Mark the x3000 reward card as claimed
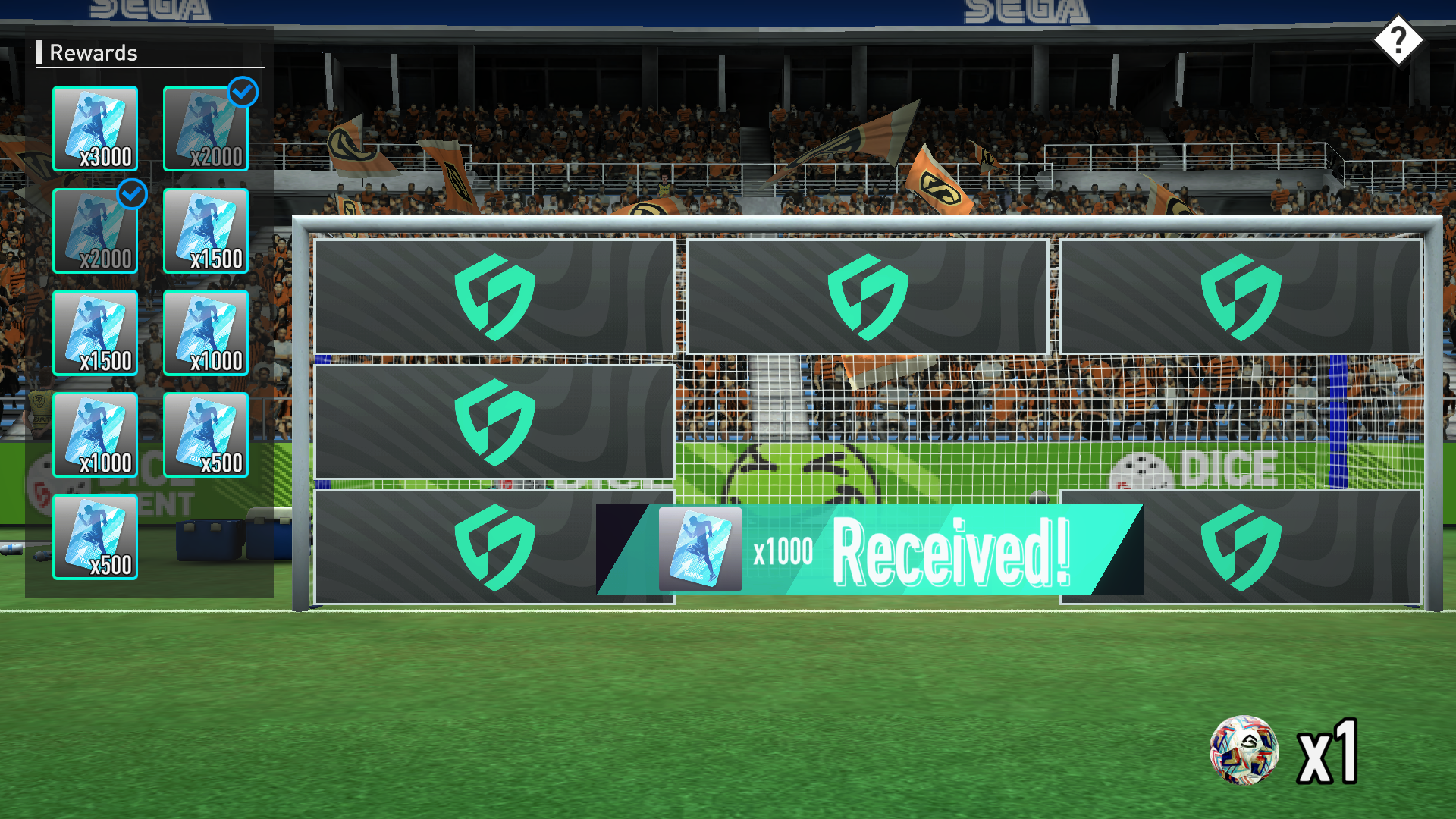The height and width of the screenshot is (819, 1456). 95,129
